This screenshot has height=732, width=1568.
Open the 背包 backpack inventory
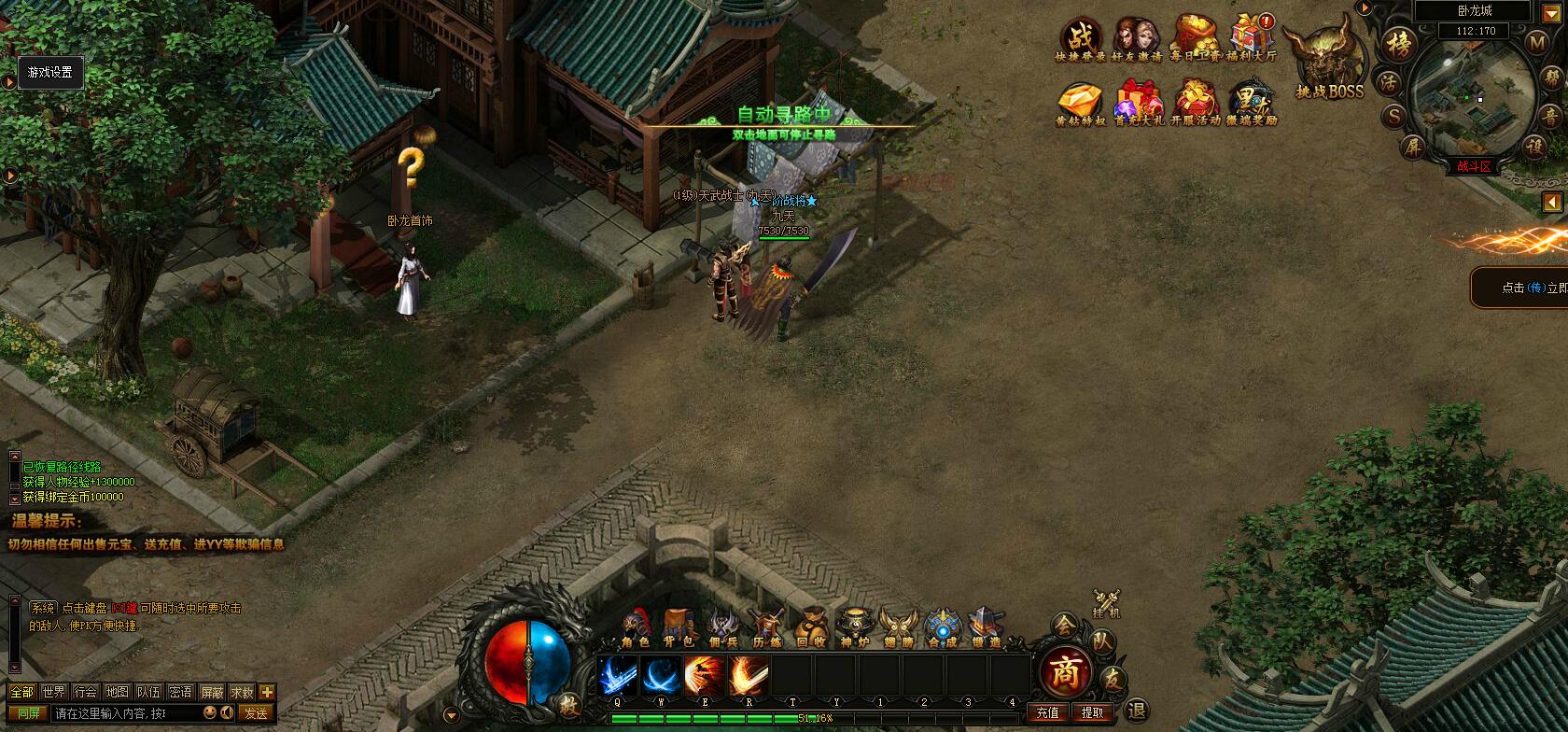(679, 626)
